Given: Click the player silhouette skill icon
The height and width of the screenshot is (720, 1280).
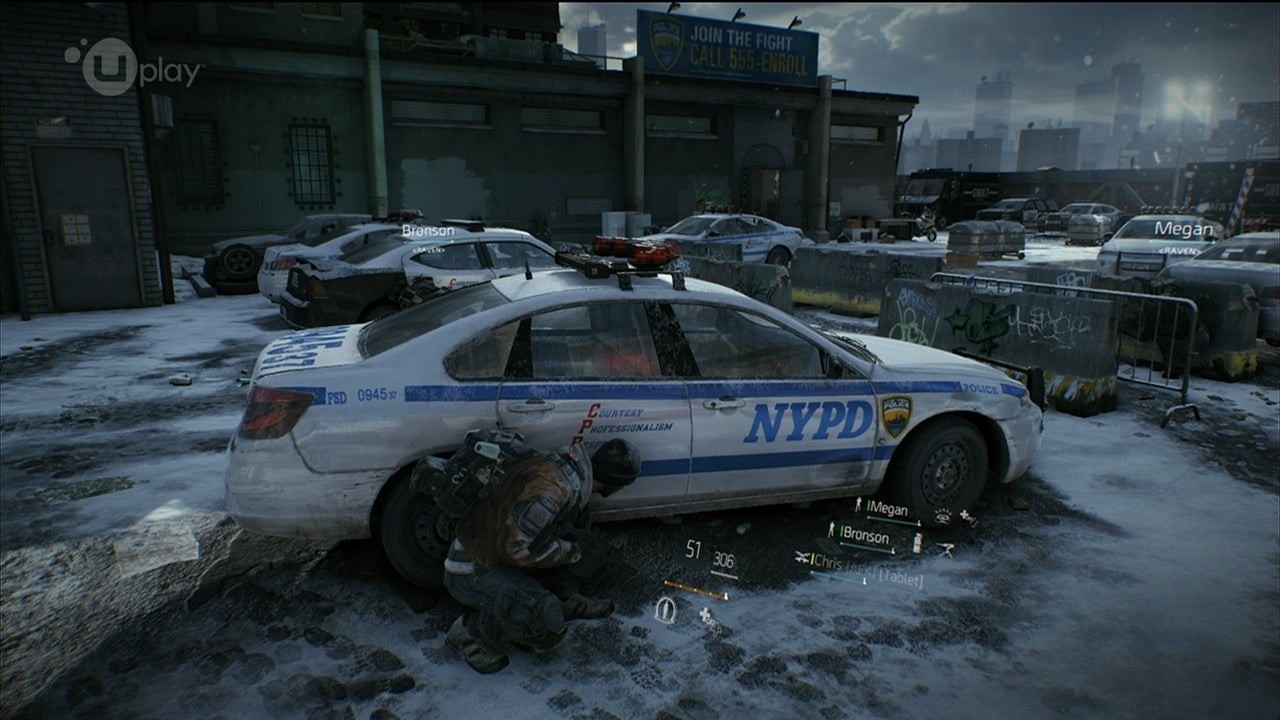Looking at the screenshot, I should pyautogui.click(x=664, y=608).
